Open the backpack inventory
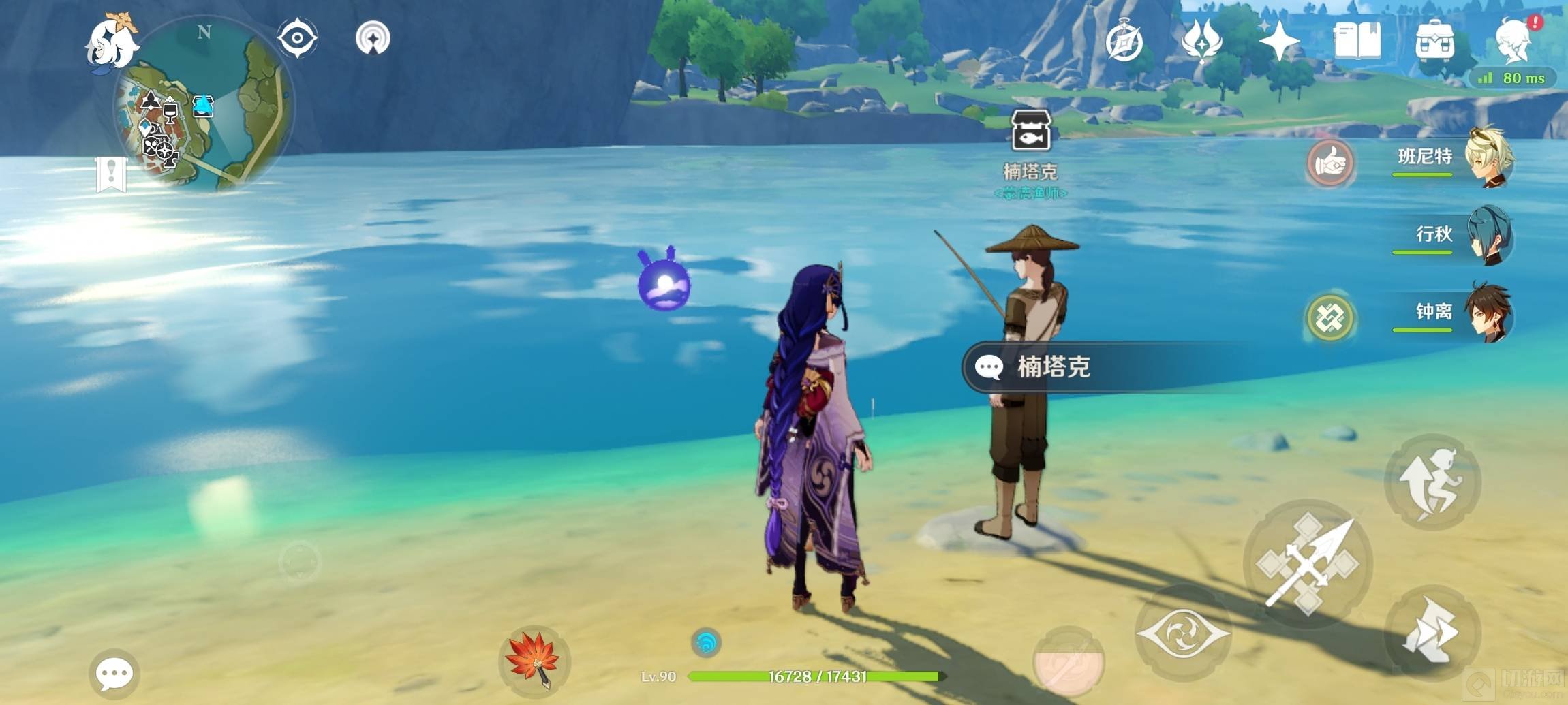1568x705 pixels. click(1434, 41)
